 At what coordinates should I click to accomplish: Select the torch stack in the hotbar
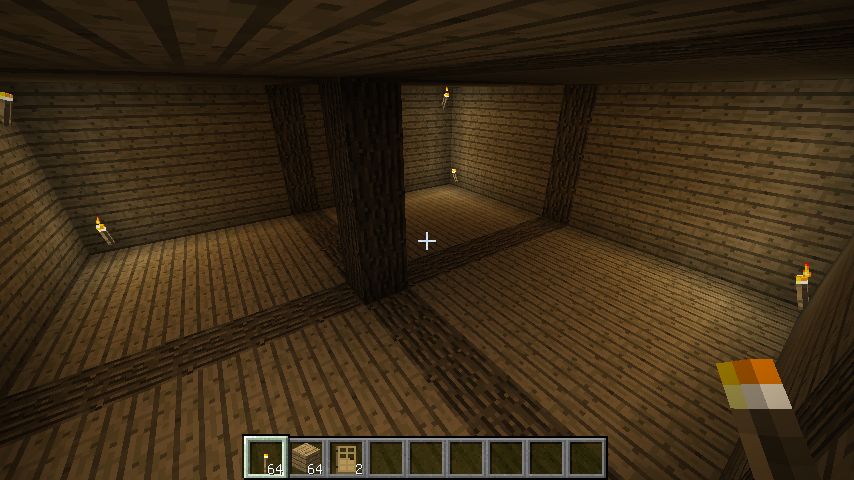[x=266, y=458]
